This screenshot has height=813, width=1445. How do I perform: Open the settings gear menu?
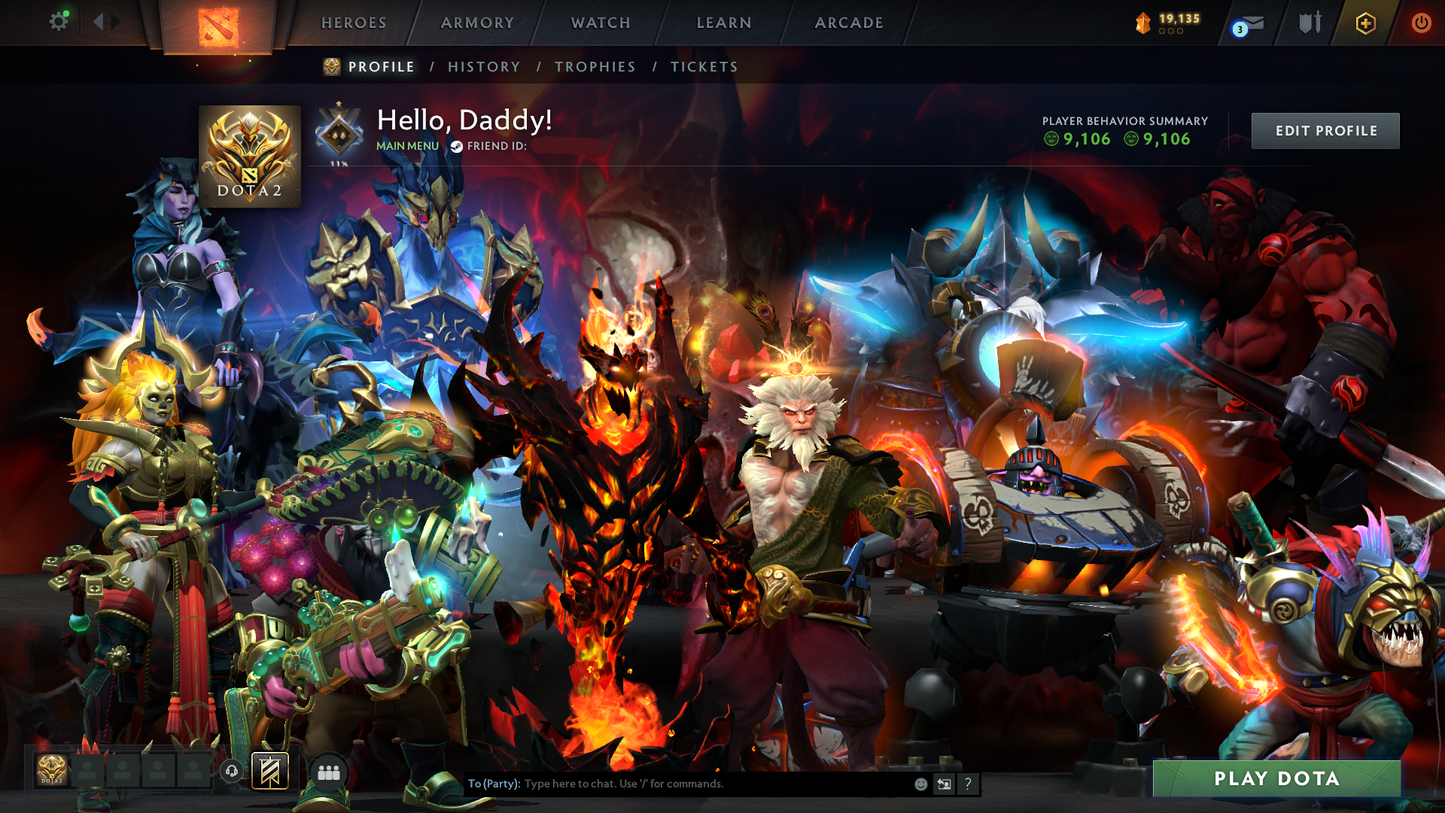[x=58, y=20]
